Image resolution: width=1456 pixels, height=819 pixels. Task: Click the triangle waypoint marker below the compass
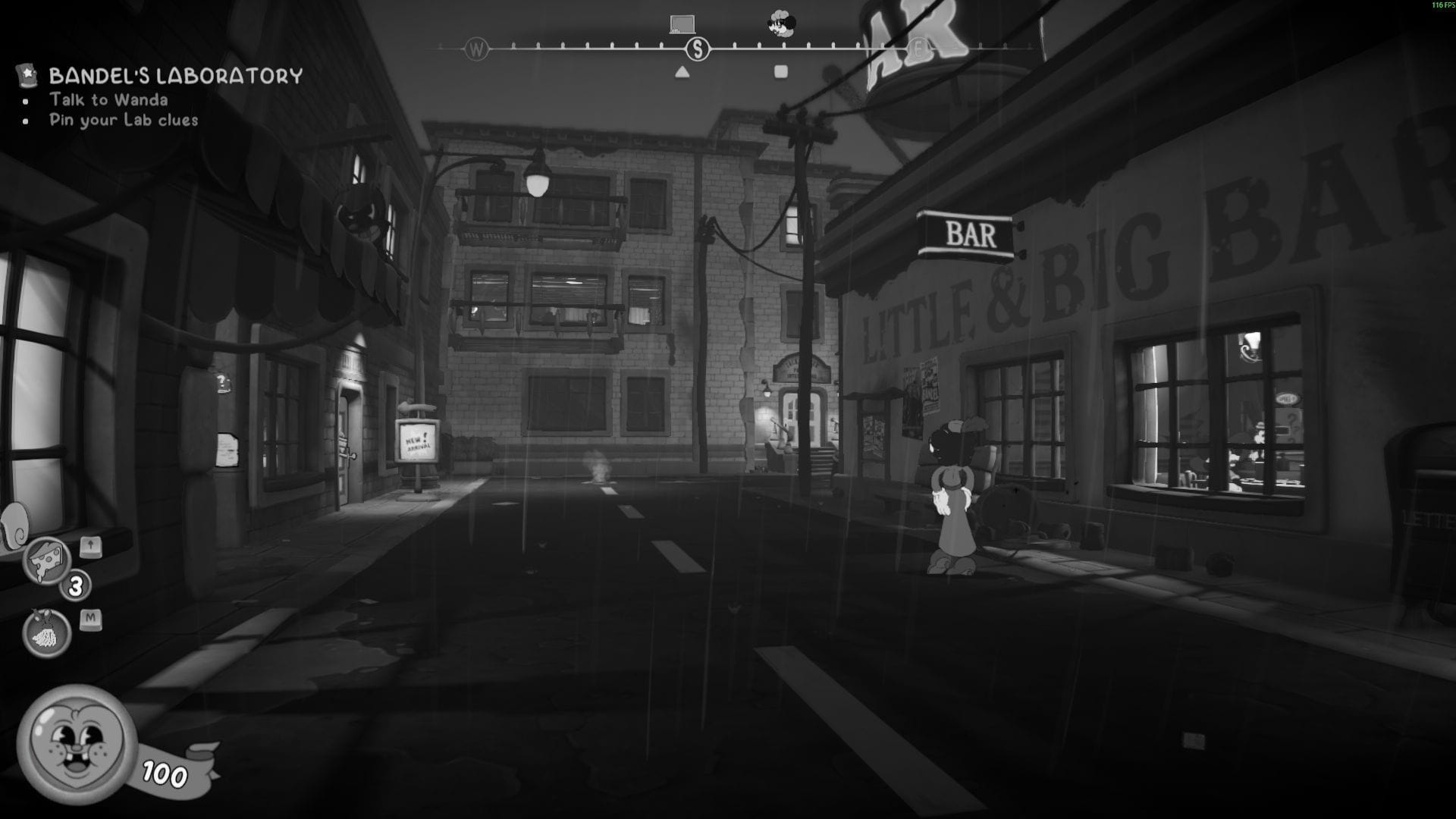[x=681, y=71]
